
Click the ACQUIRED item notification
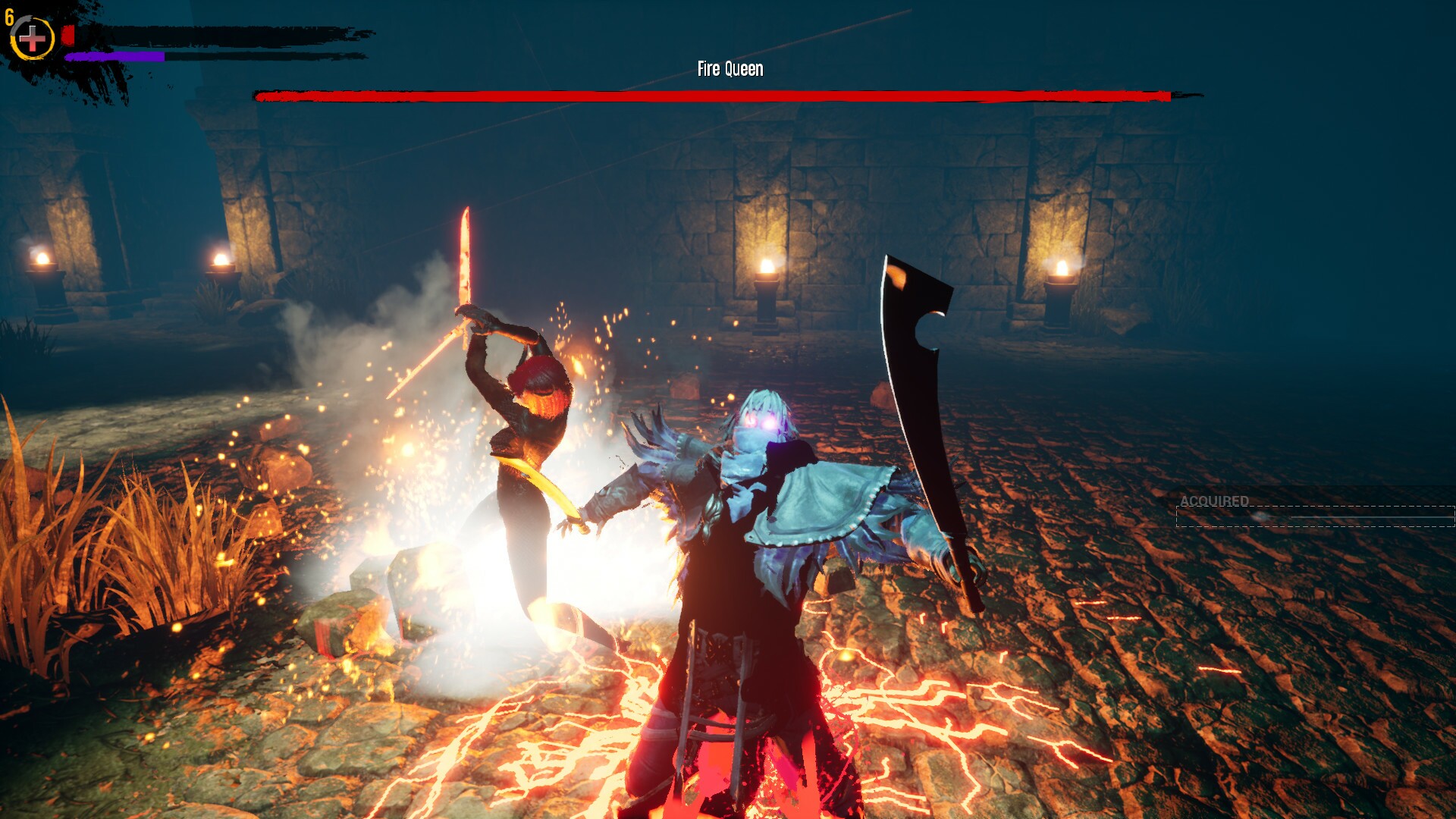[1314, 510]
